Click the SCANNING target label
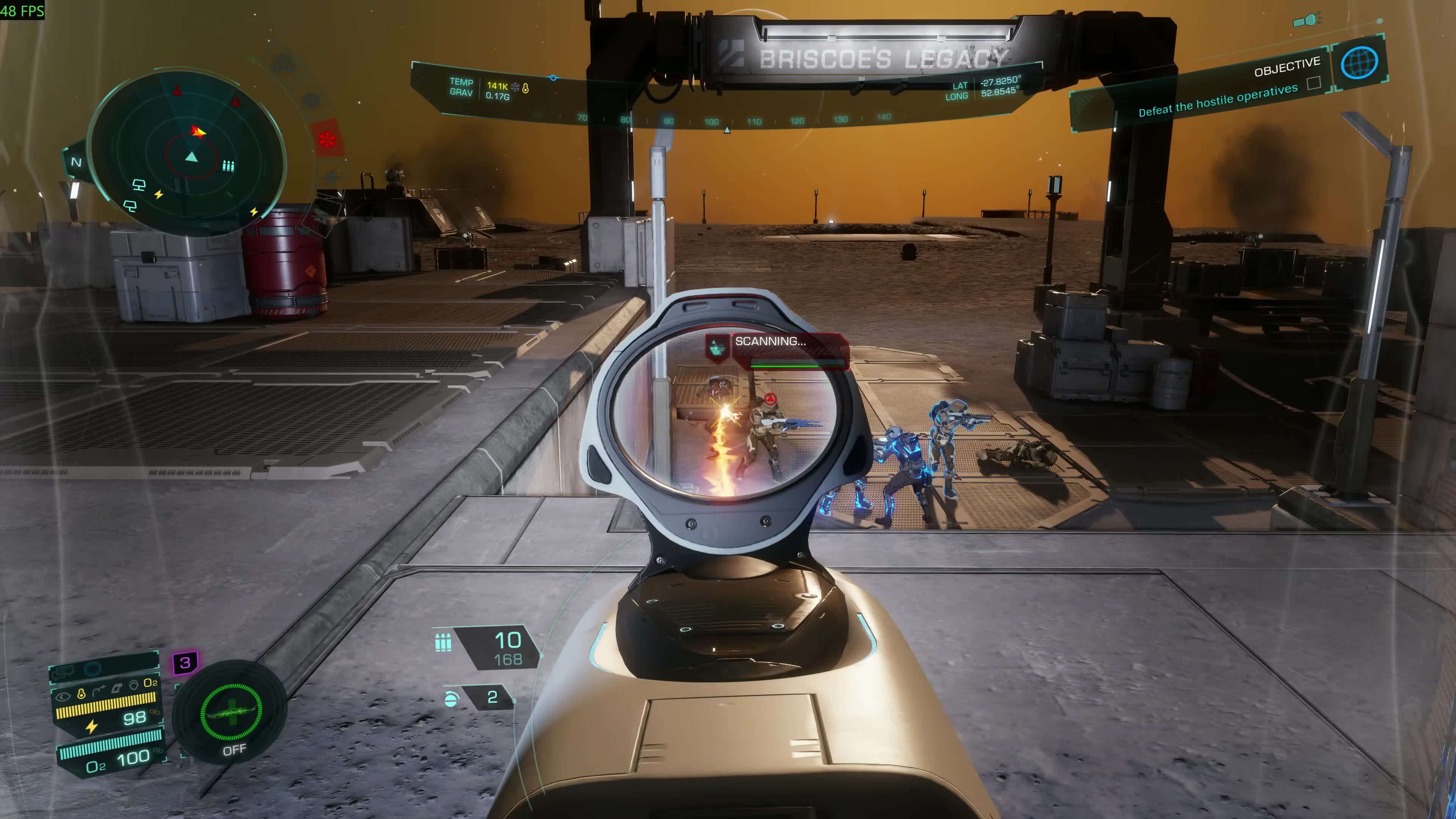The image size is (1456, 819). (770, 341)
